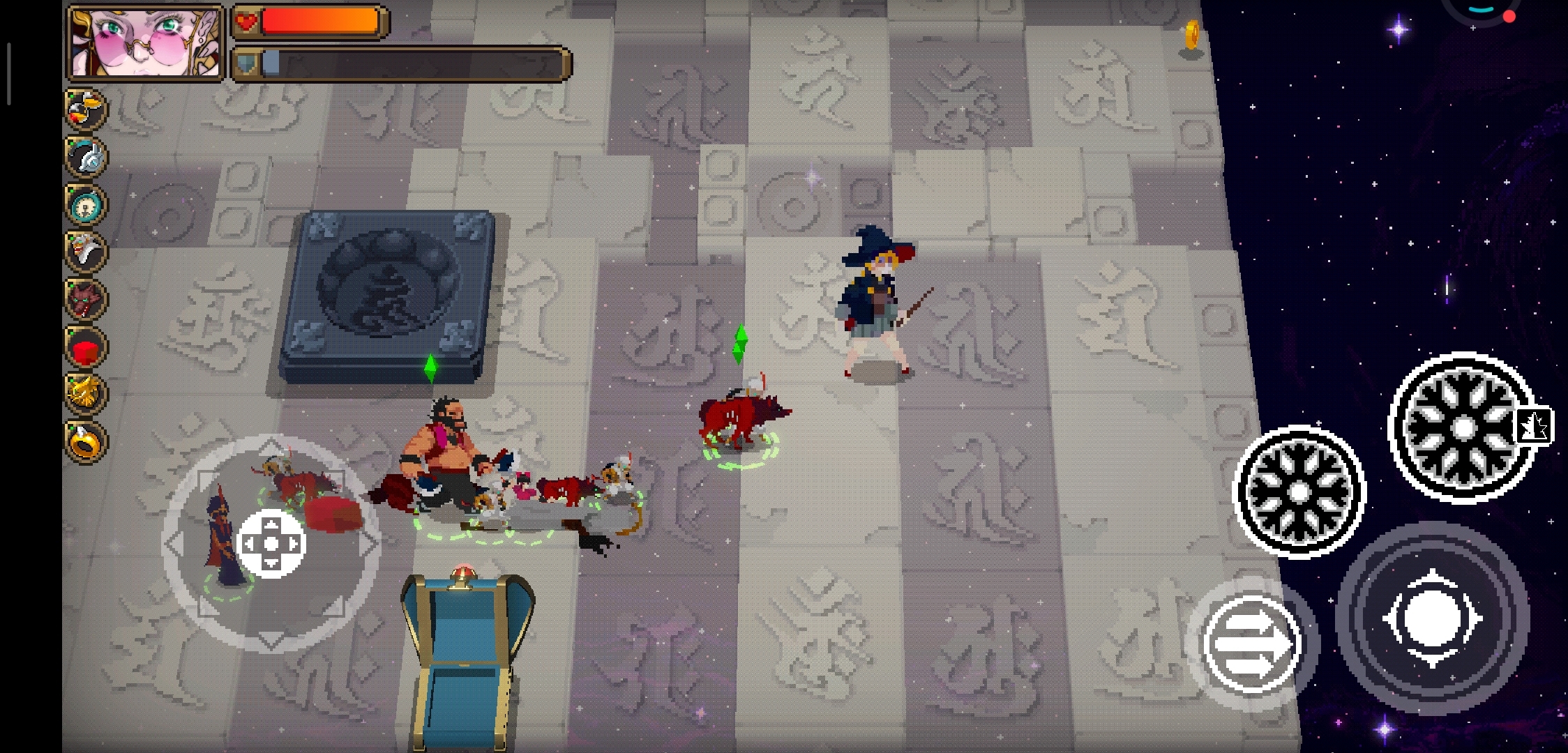Tap the movement joystick d-pad knob
Image resolution: width=1568 pixels, height=753 pixels.
click(x=271, y=544)
